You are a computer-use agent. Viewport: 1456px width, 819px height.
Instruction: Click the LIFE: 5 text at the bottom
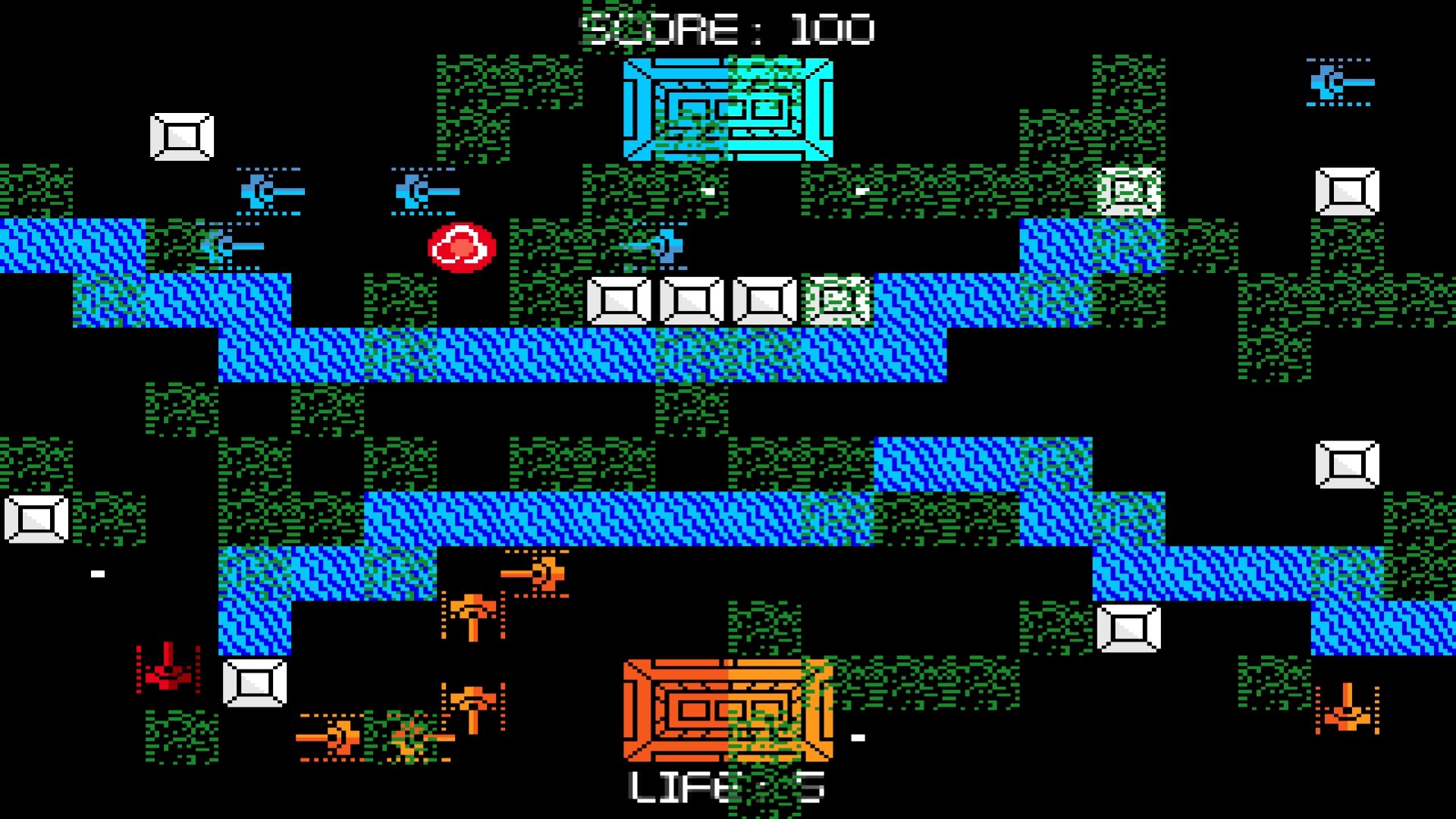(724, 789)
